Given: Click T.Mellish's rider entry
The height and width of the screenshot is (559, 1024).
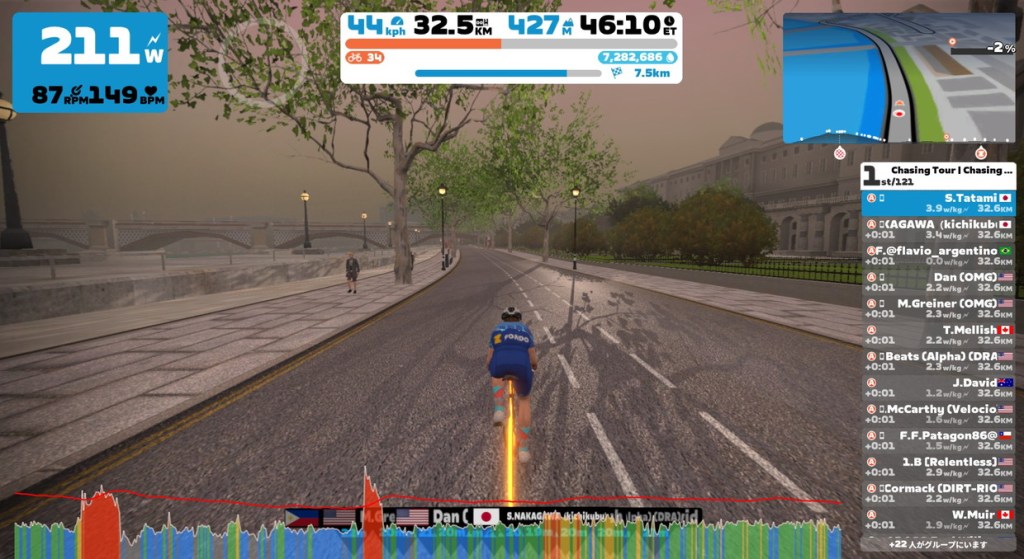Looking at the screenshot, I should (x=938, y=335).
